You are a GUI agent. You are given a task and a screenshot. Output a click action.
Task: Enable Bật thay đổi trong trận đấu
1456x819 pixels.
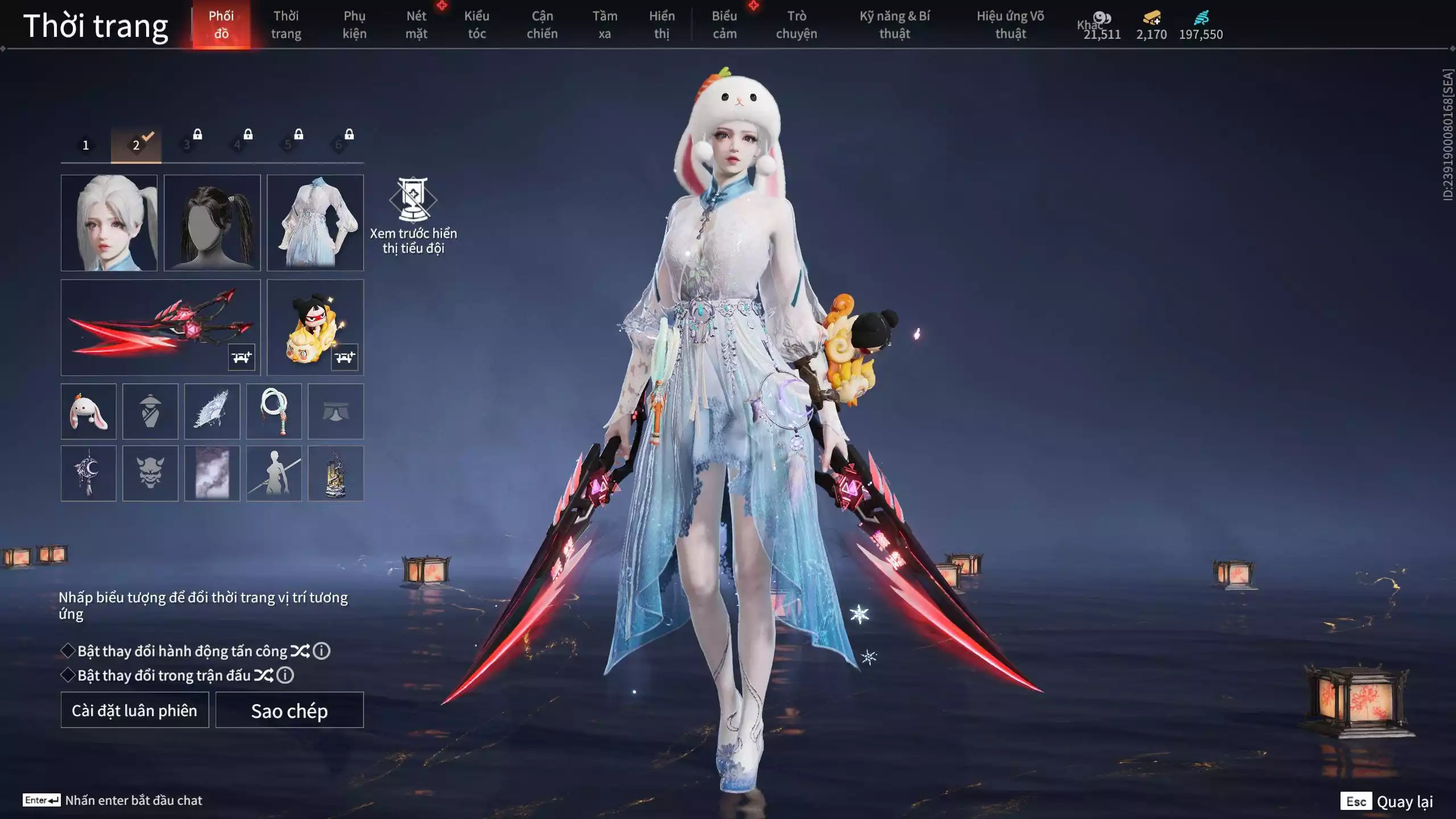tap(68, 675)
